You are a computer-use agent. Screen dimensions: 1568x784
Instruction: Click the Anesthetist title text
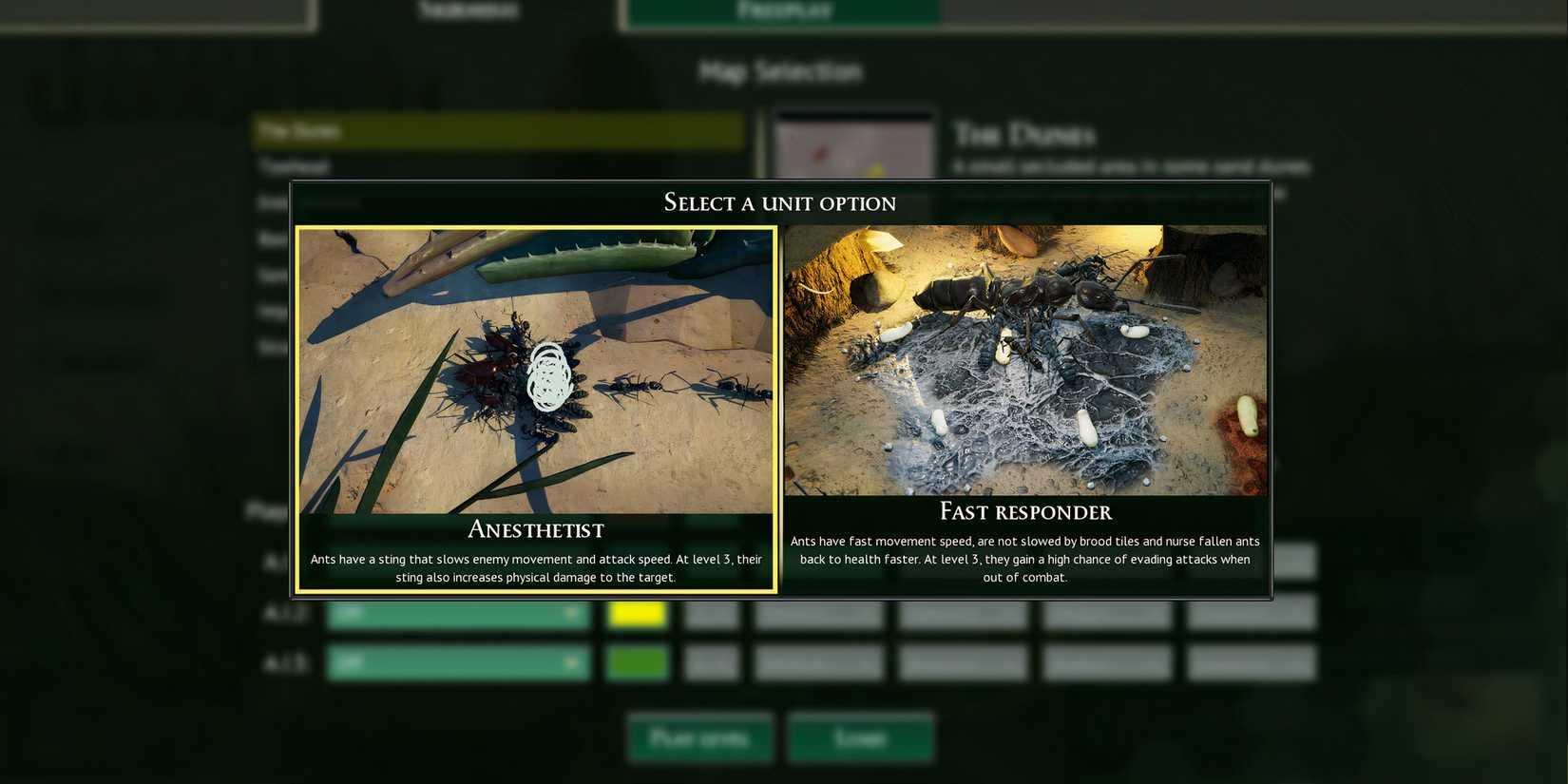click(535, 529)
